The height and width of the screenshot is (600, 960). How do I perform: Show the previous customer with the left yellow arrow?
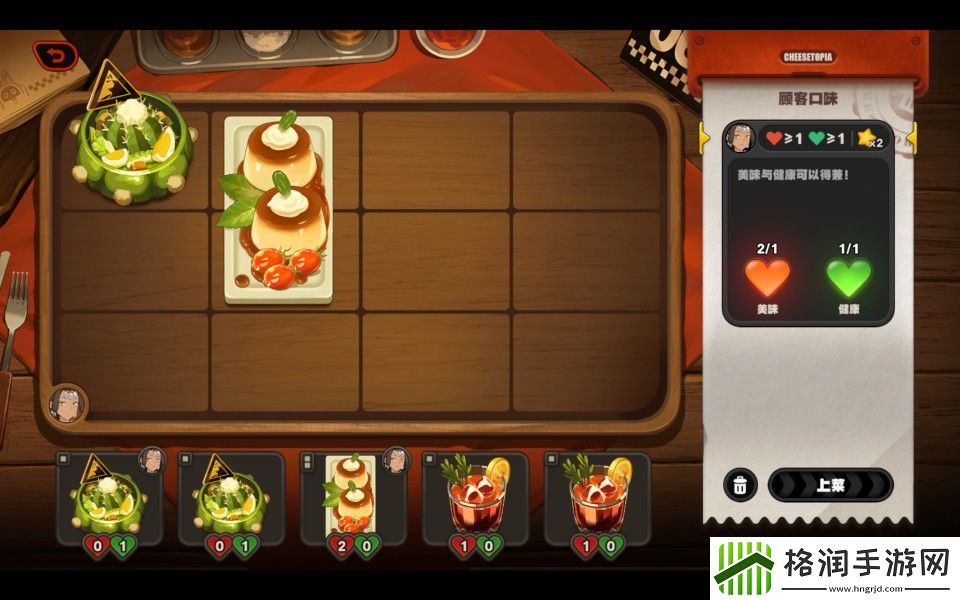tap(703, 137)
